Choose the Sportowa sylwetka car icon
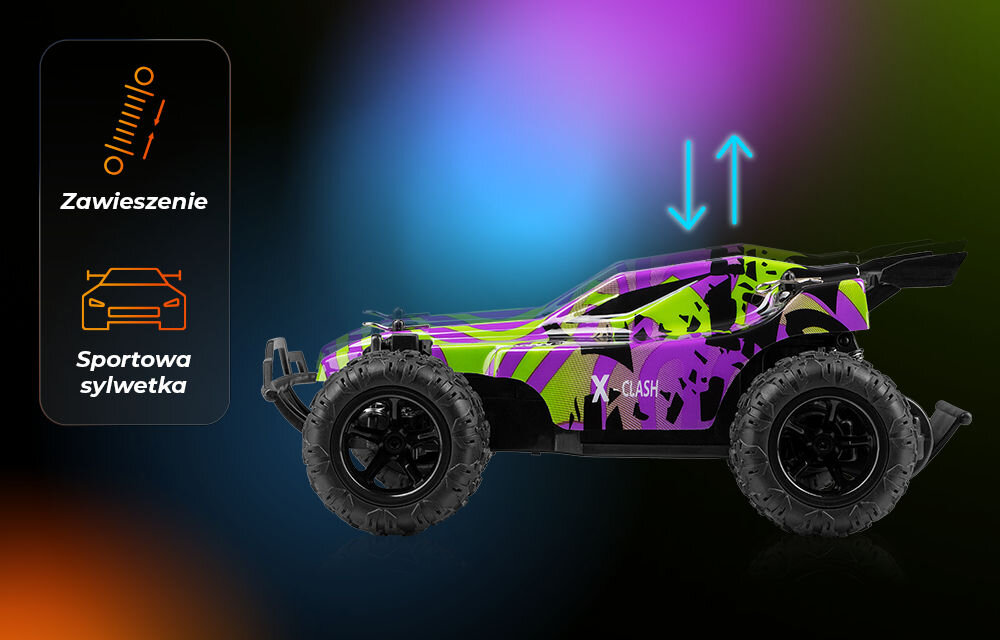 point(135,298)
